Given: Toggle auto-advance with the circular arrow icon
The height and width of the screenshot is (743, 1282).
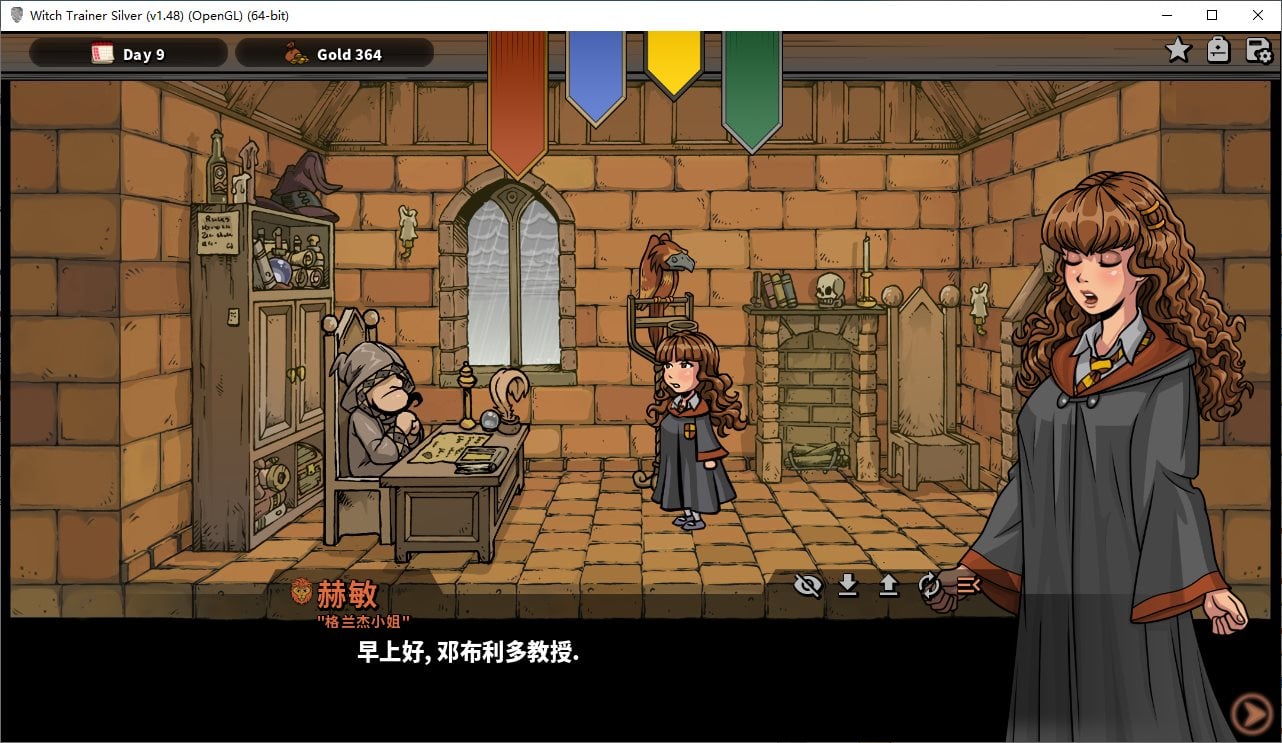Looking at the screenshot, I should 929,586.
